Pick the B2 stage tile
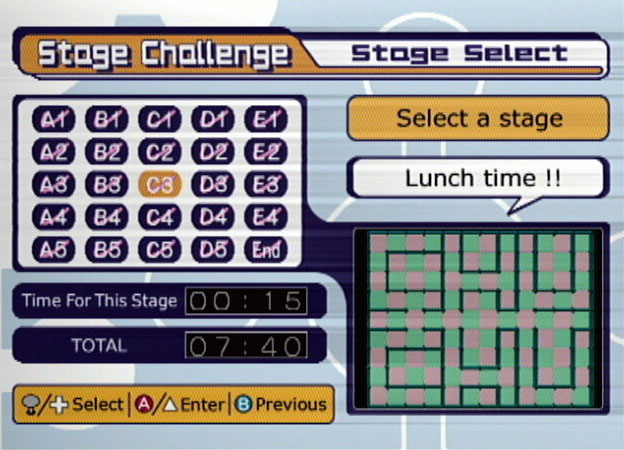This screenshot has height=450, width=624. (107, 153)
